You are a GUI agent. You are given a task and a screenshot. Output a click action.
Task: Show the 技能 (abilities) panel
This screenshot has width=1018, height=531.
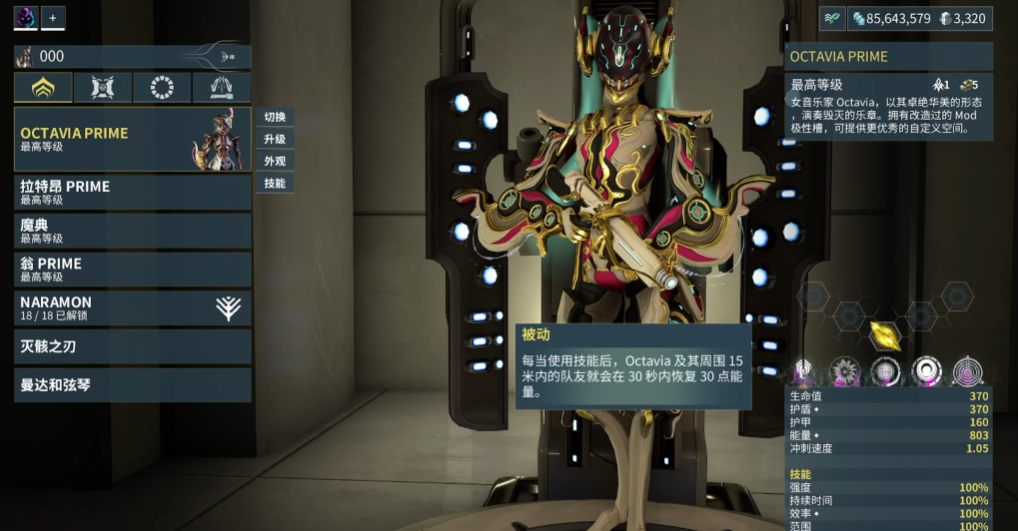(x=275, y=183)
